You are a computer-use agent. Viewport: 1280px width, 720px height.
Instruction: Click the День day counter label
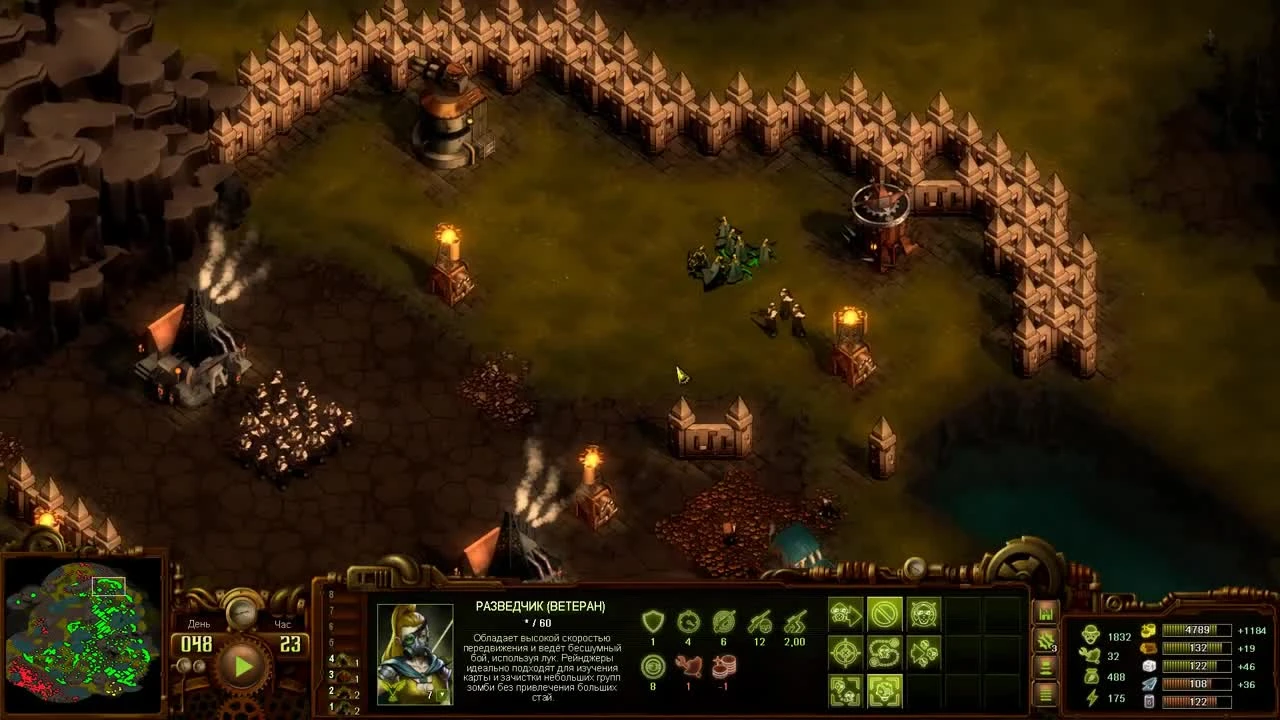[x=199, y=624]
